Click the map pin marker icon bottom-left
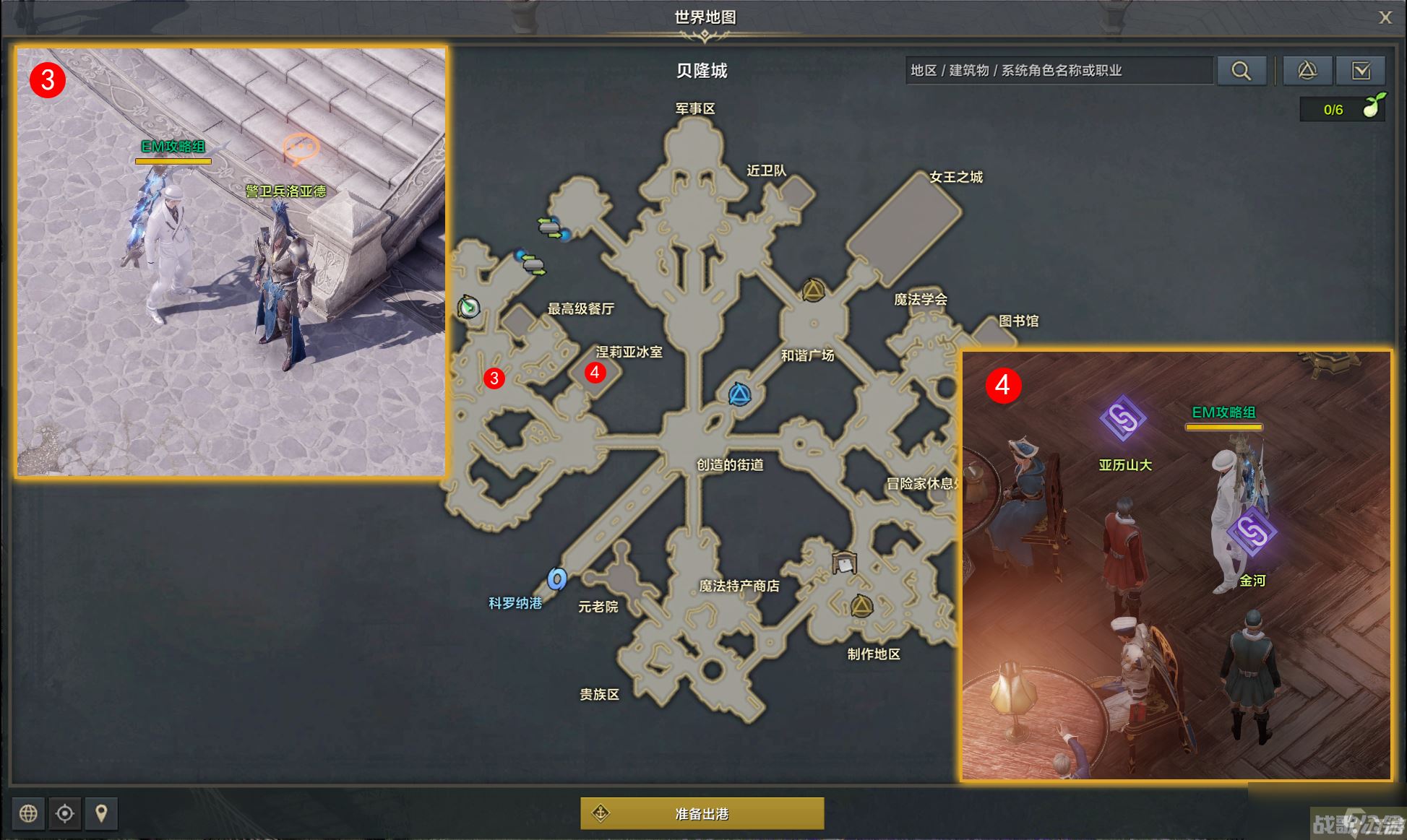1407x840 pixels. point(102,813)
